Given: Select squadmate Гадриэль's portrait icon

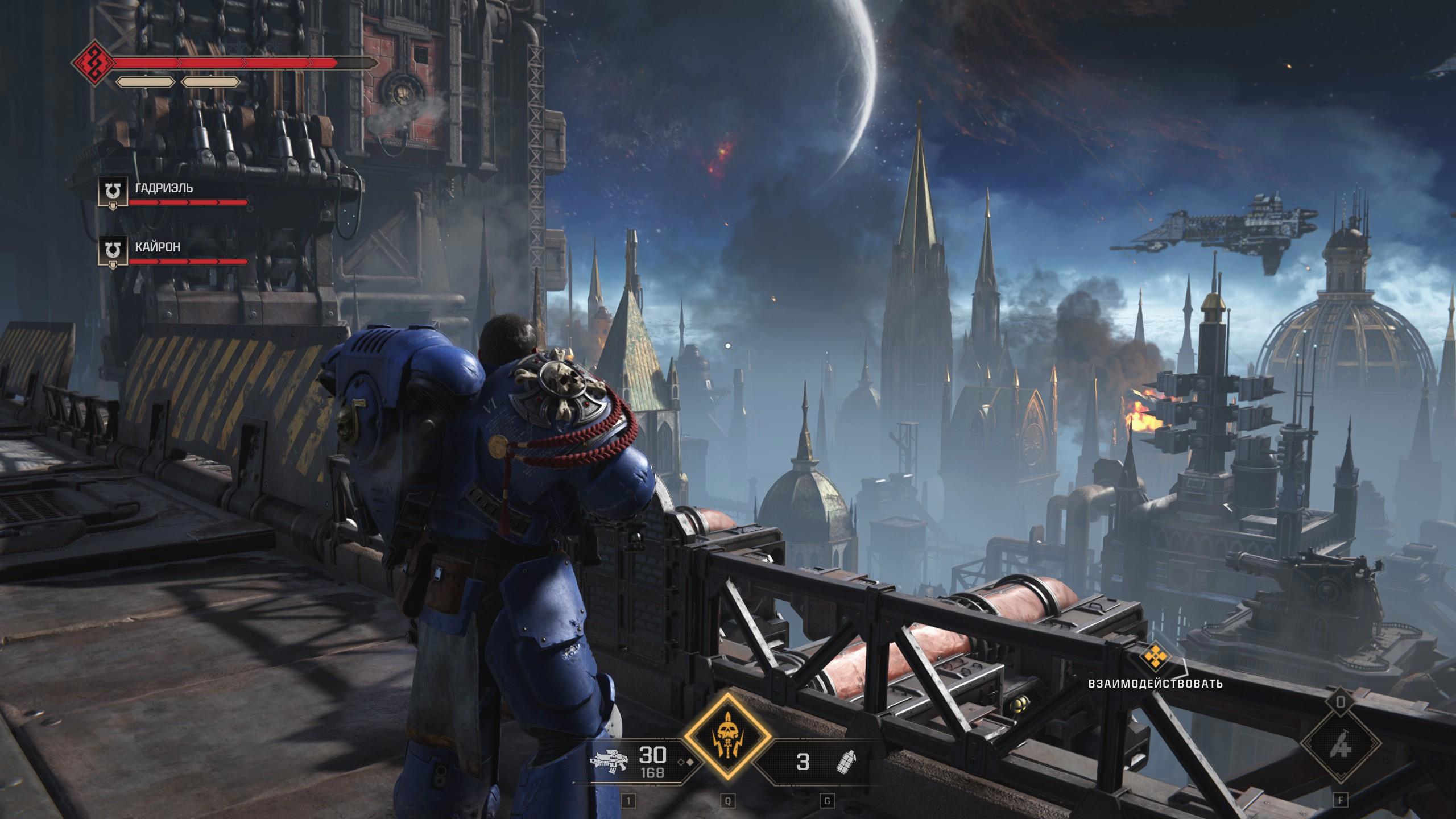Looking at the screenshot, I should point(112,193).
